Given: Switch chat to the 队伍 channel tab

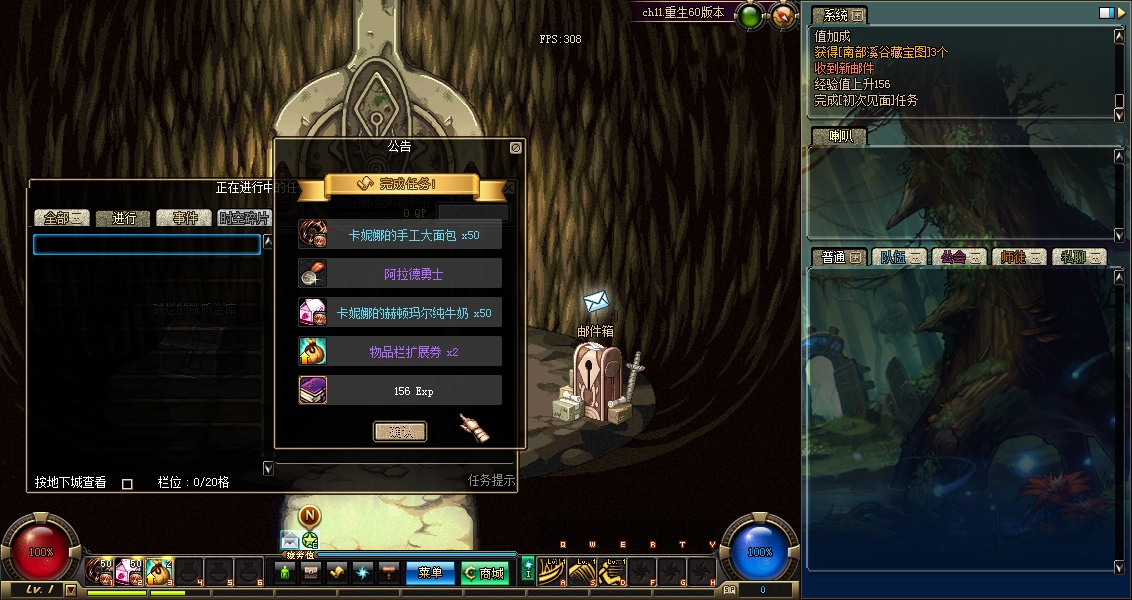Looking at the screenshot, I should [898, 257].
